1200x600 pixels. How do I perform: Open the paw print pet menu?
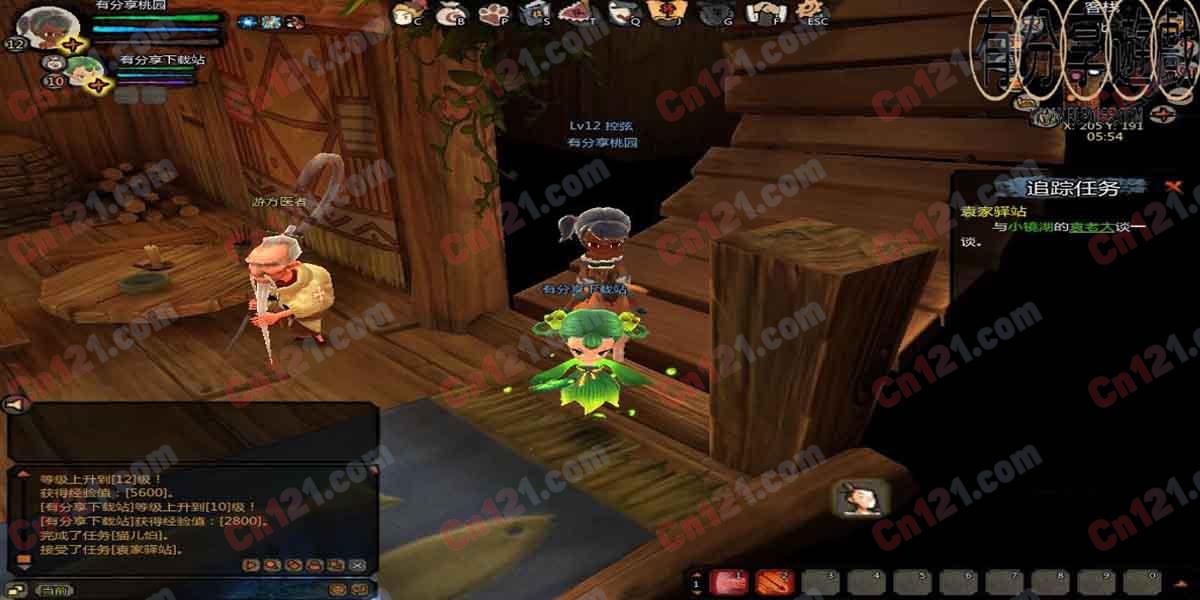[x=495, y=13]
